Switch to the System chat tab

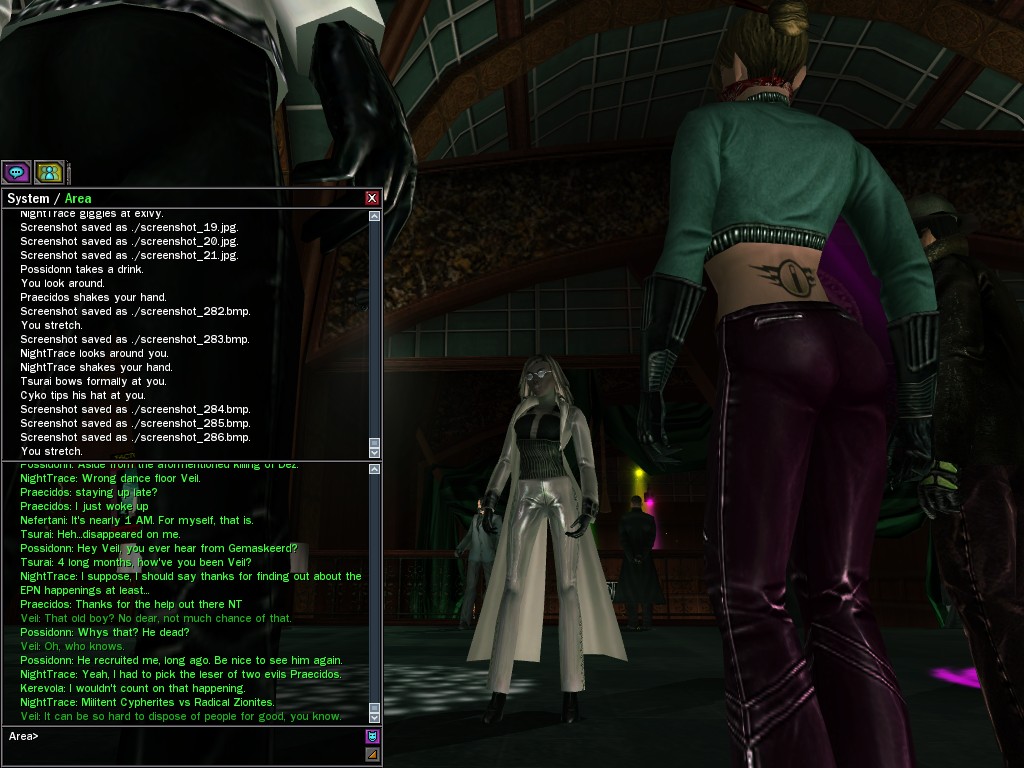coord(28,198)
